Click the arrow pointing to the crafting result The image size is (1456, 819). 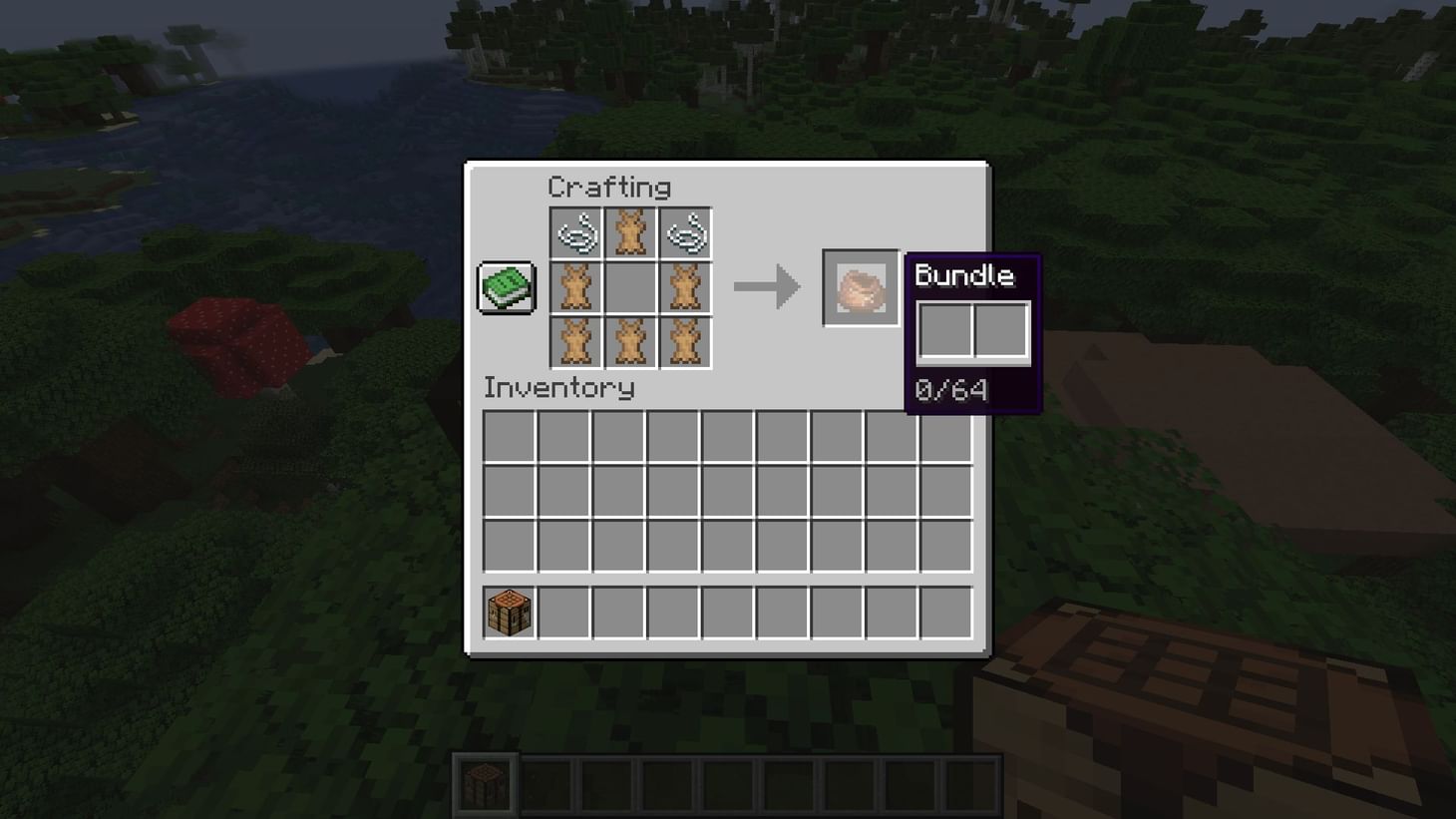768,287
